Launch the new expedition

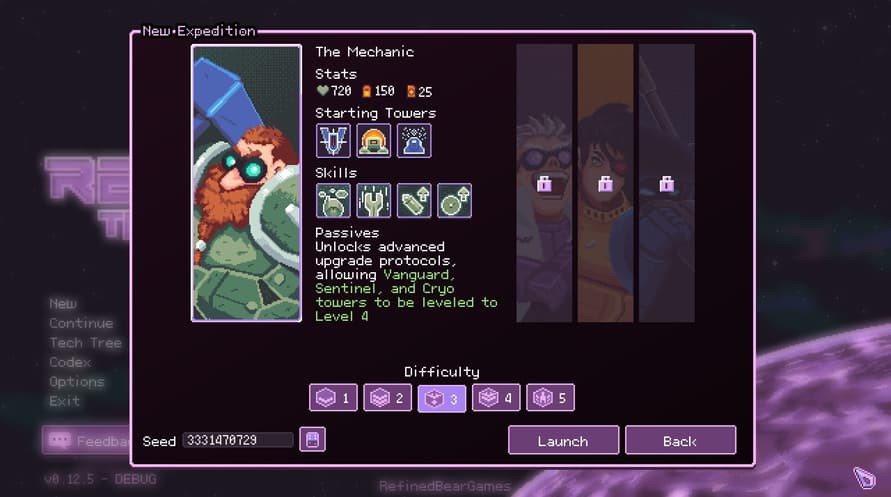click(x=562, y=440)
